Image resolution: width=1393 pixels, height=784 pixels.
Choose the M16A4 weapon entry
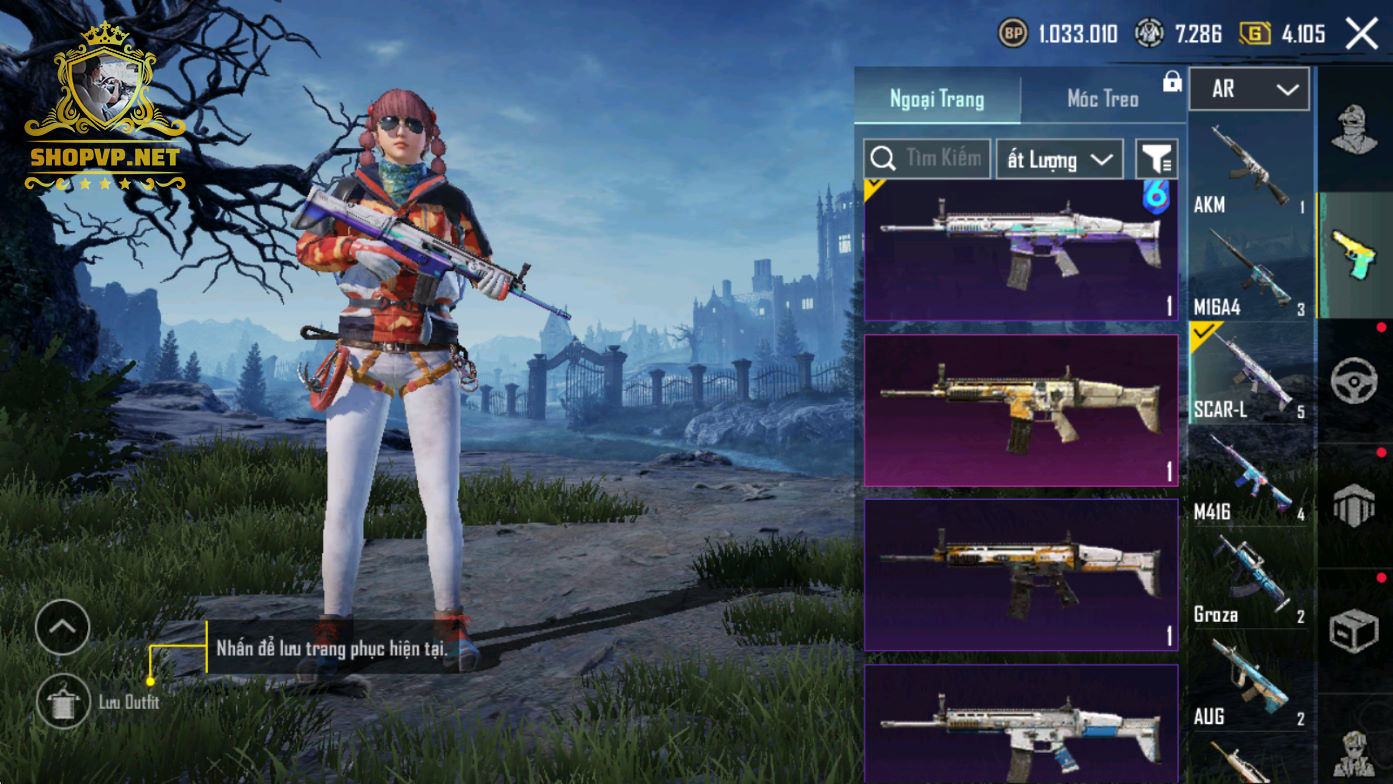click(1250, 271)
